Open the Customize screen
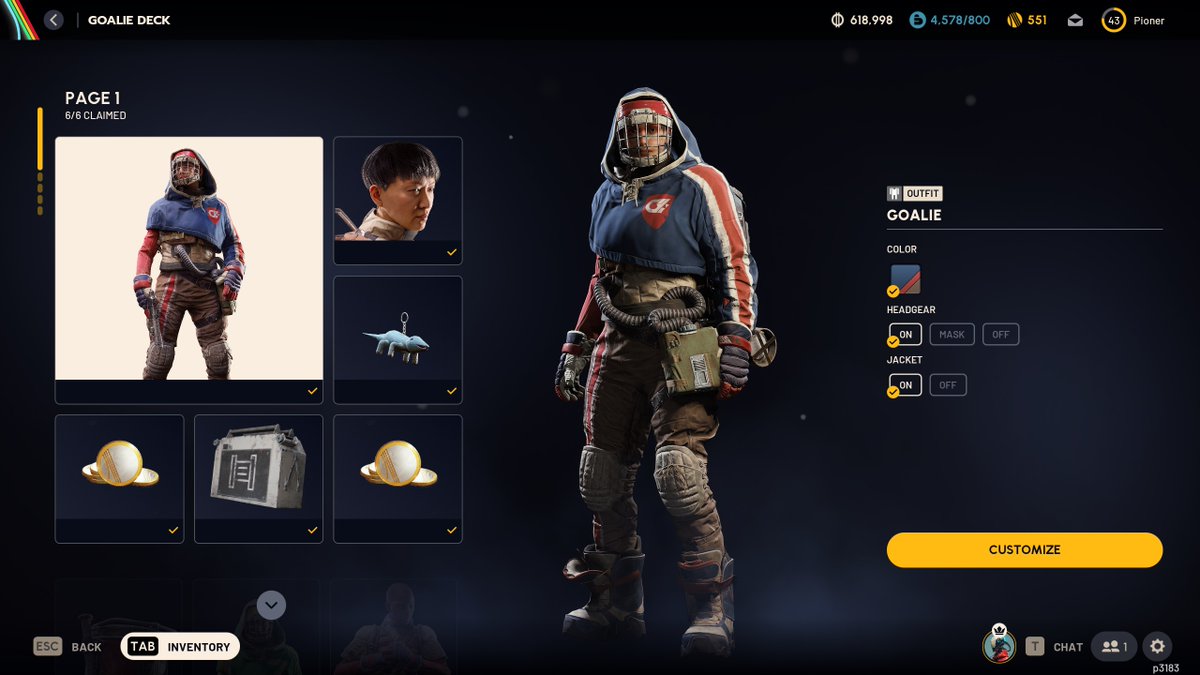Viewport: 1200px width, 675px height. point(1024,550)
